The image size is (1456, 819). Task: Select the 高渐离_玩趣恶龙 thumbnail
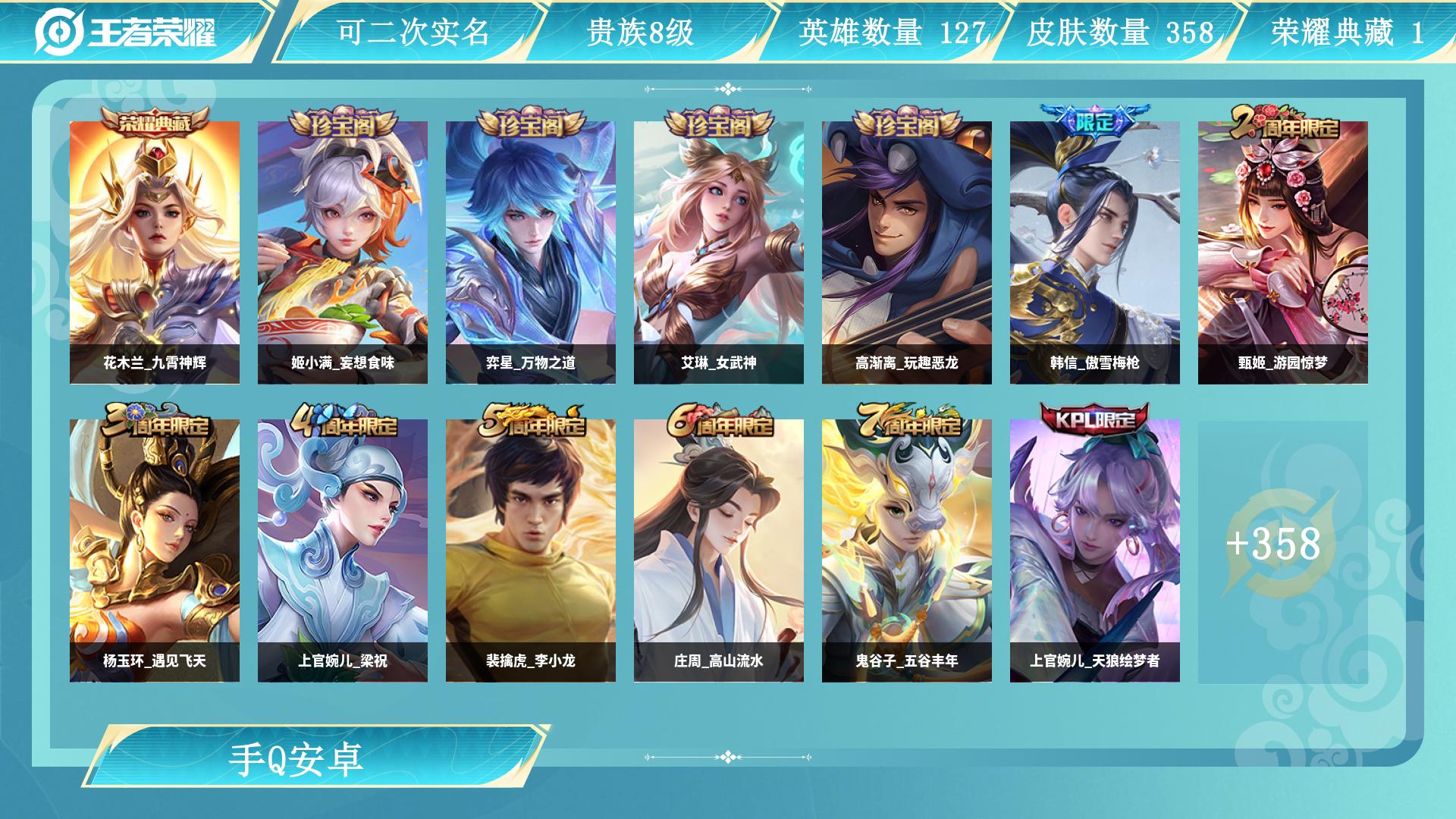(x=906, y=250)
